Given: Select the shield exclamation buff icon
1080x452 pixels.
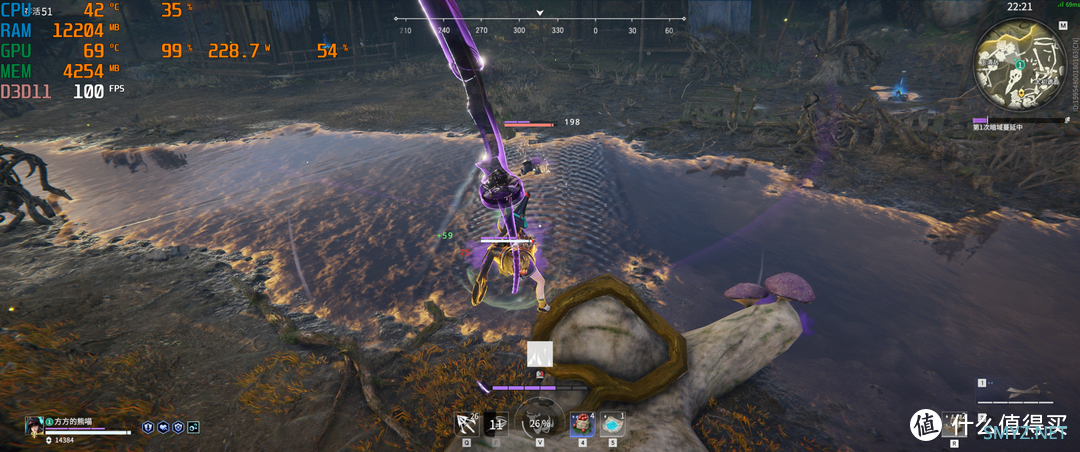Looking at the screenshot, I should [x=147, y=427].
